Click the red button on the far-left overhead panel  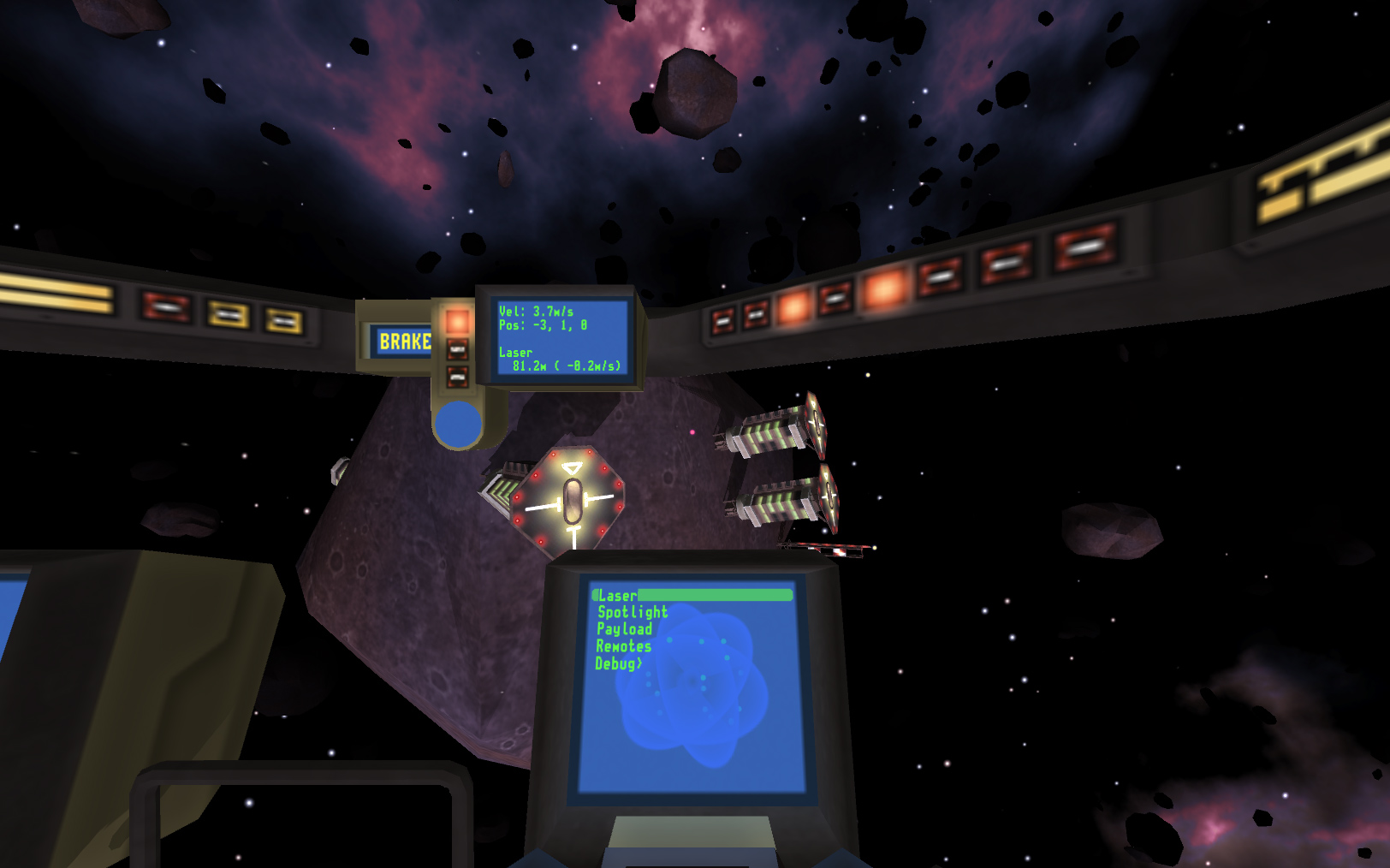(x=164, y=306)
